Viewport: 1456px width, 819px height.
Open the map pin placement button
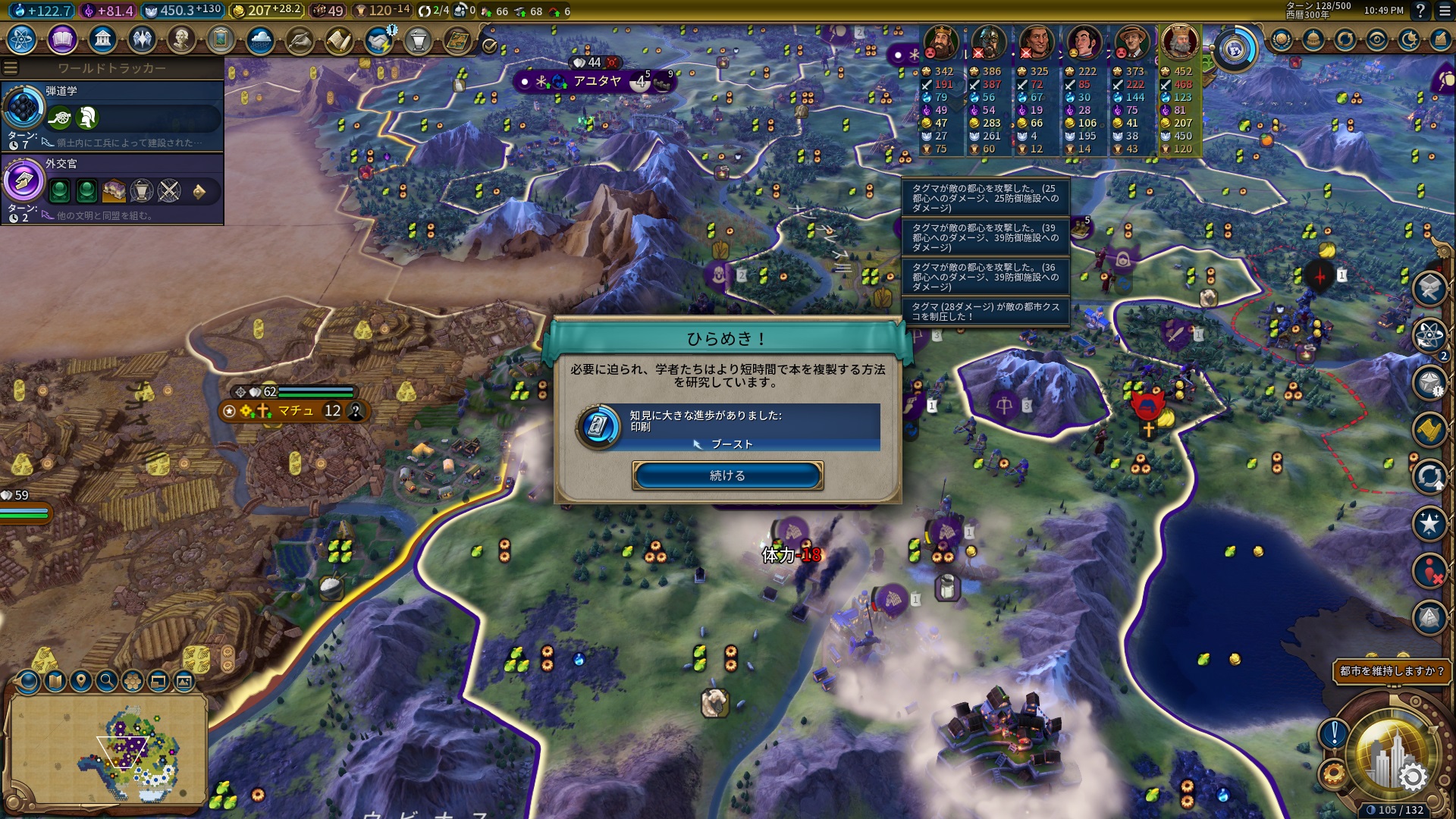coord(81,681)
